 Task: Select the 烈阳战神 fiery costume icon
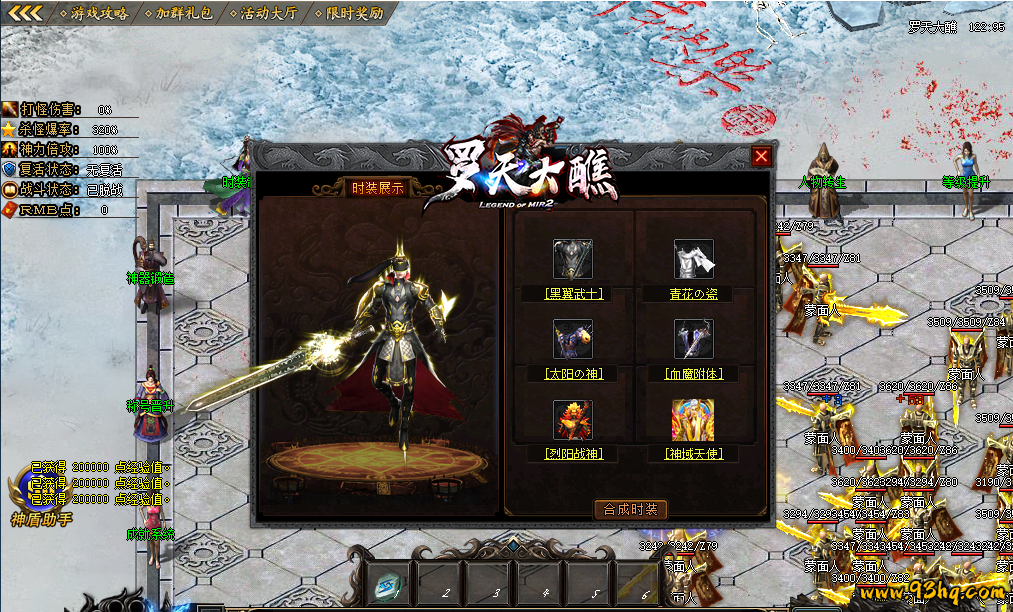click(573, 420)
